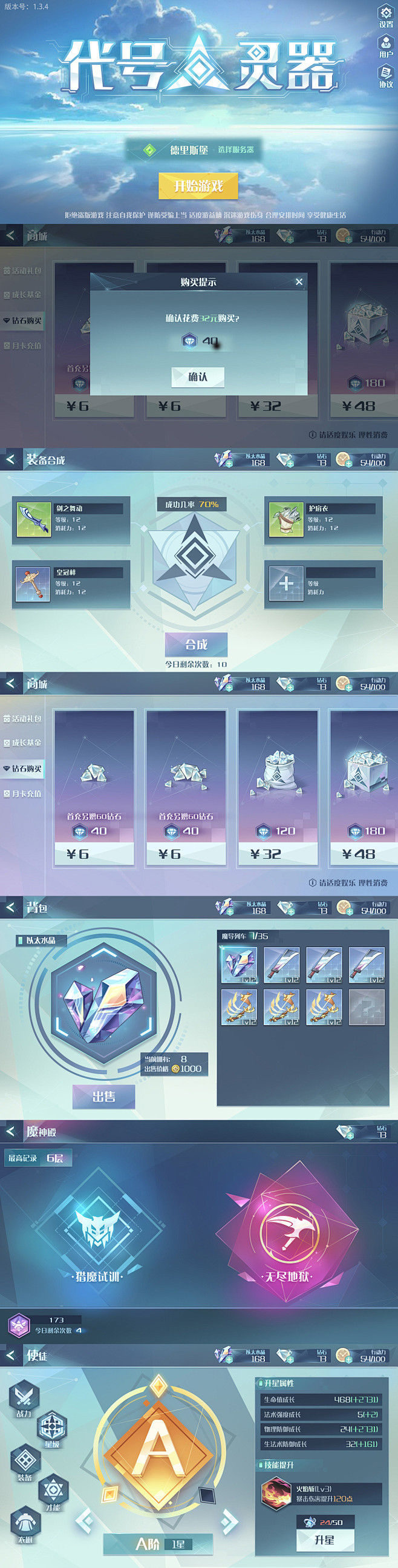Image resolution: width=398 pixels, height=1568 pixels.
Task: Confirm the purchase with 确认
Action: tap(198, 377)
